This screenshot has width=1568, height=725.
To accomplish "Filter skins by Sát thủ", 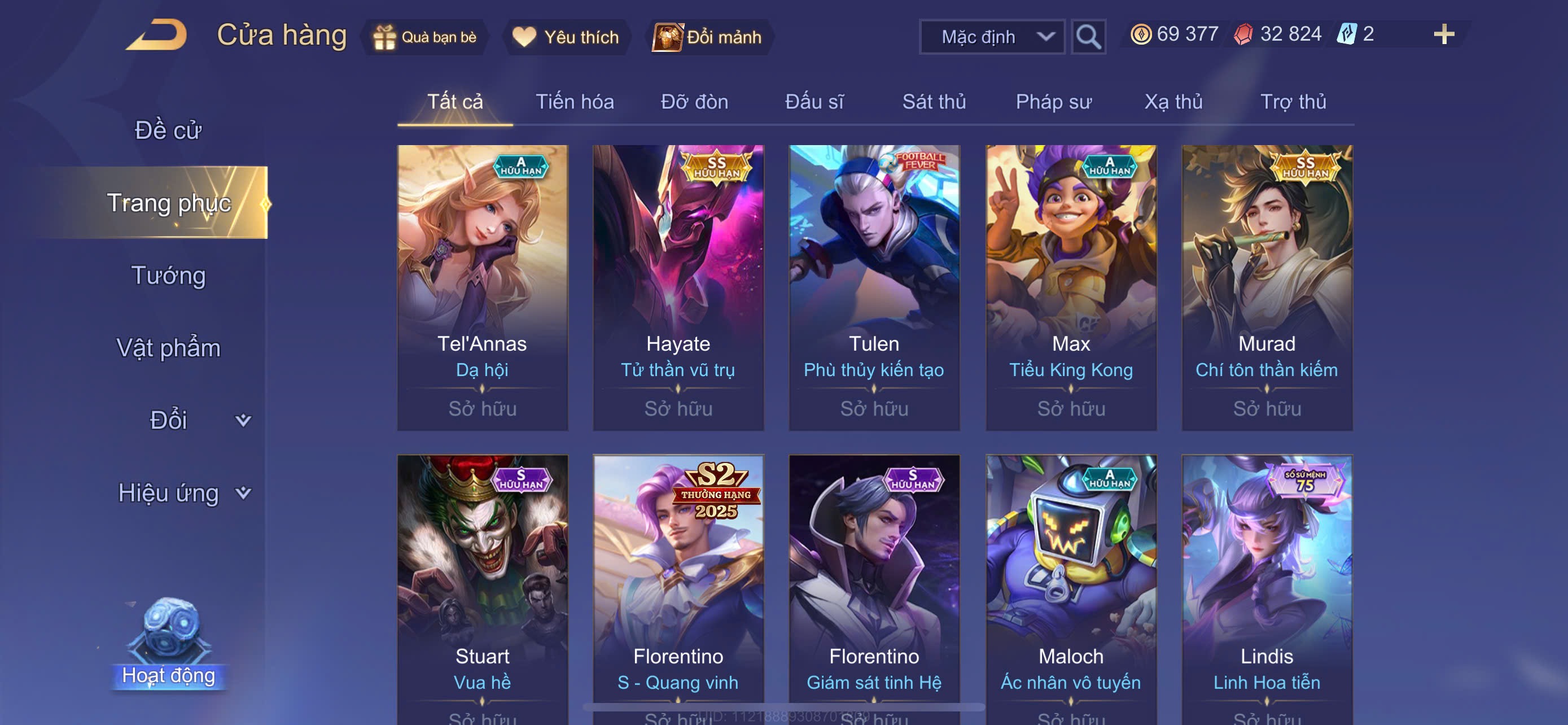I will (x=934, y=102).
